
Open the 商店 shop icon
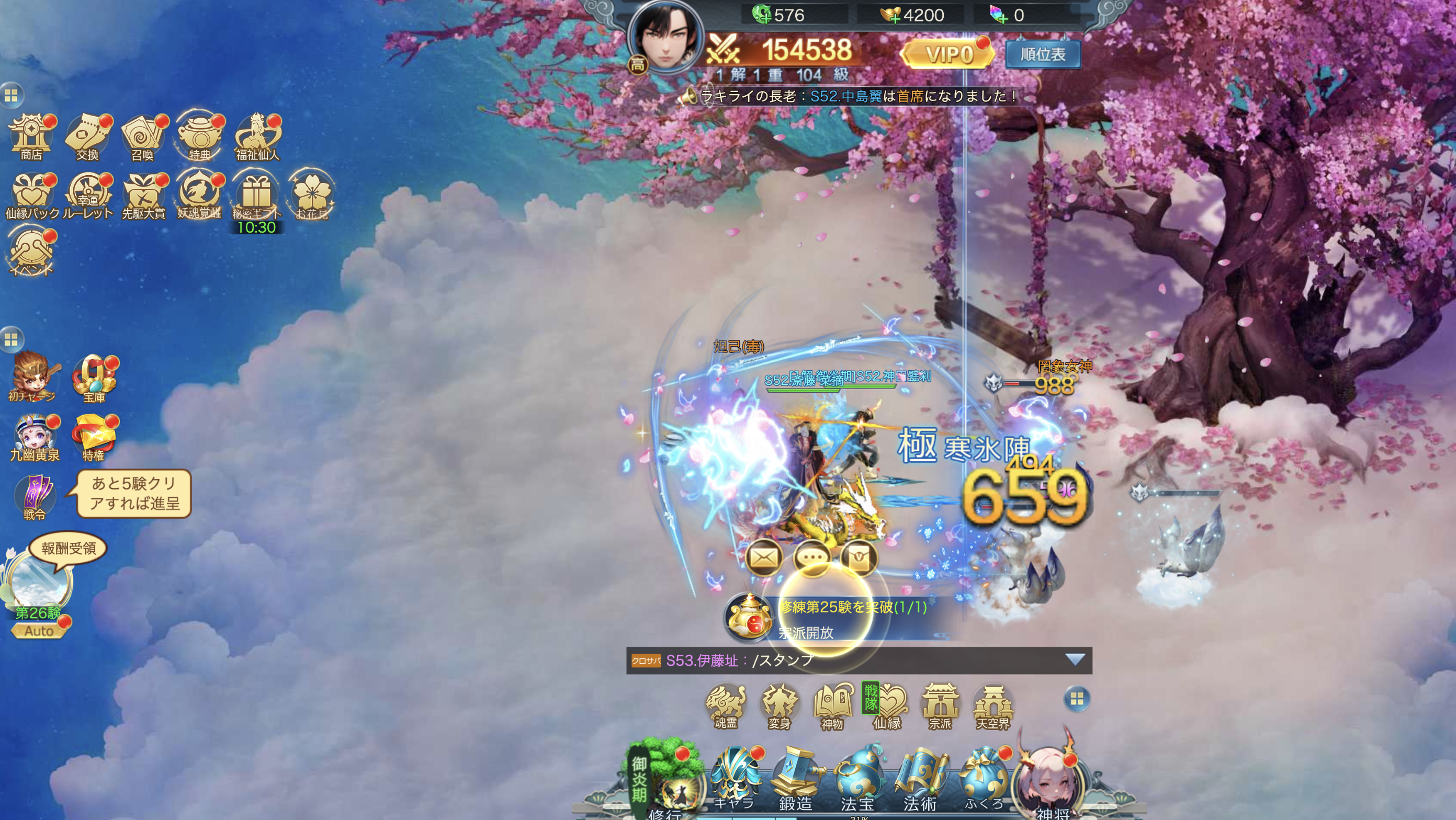tap(31, 137)
